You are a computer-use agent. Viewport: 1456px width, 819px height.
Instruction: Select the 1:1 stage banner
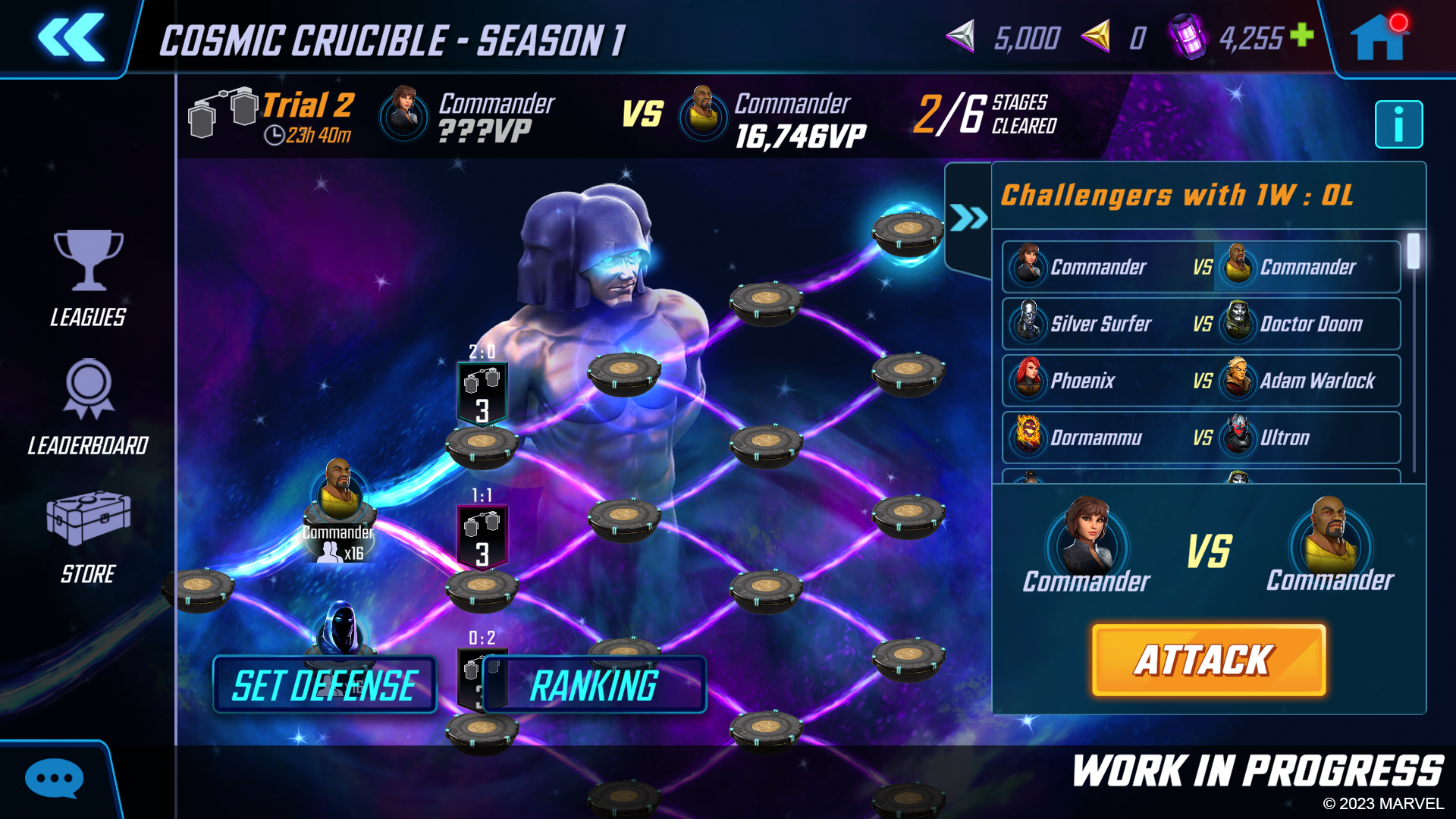[x=482, y=535]
